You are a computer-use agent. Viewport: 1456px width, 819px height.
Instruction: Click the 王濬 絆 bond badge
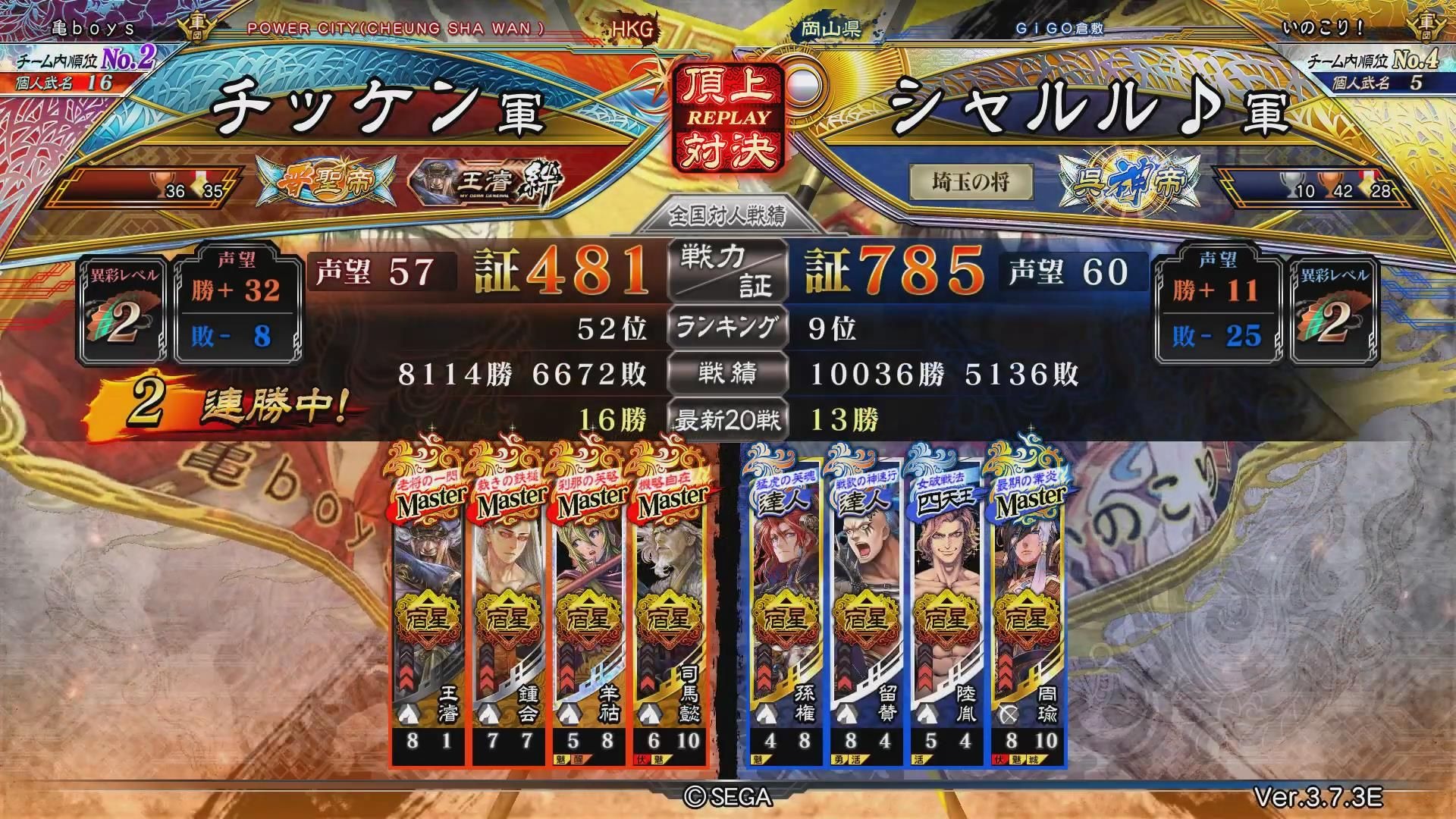pos(487,183)
